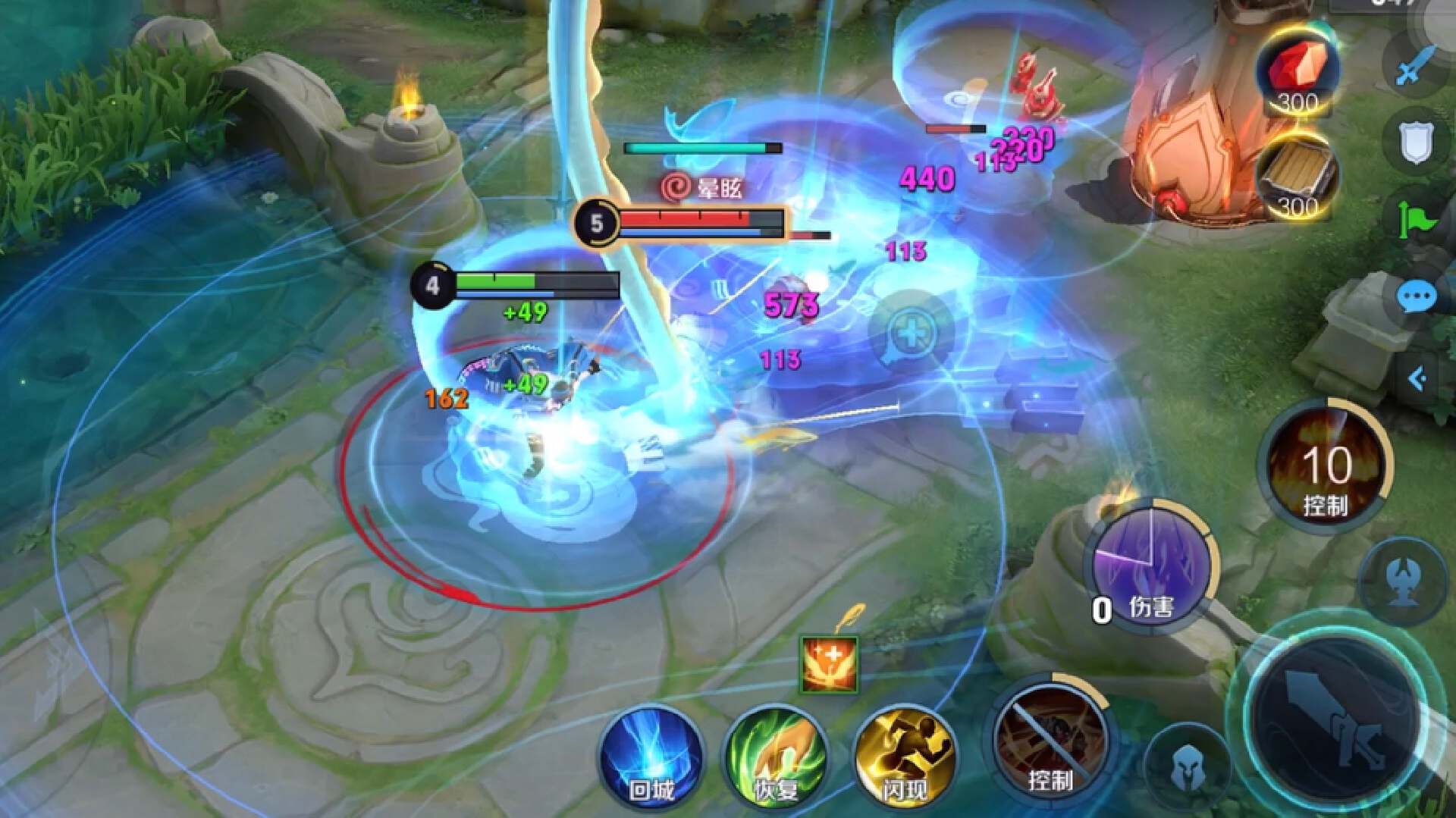Send the green flag gather signal
The image size is (1456, 818).
click(1417, 220)
